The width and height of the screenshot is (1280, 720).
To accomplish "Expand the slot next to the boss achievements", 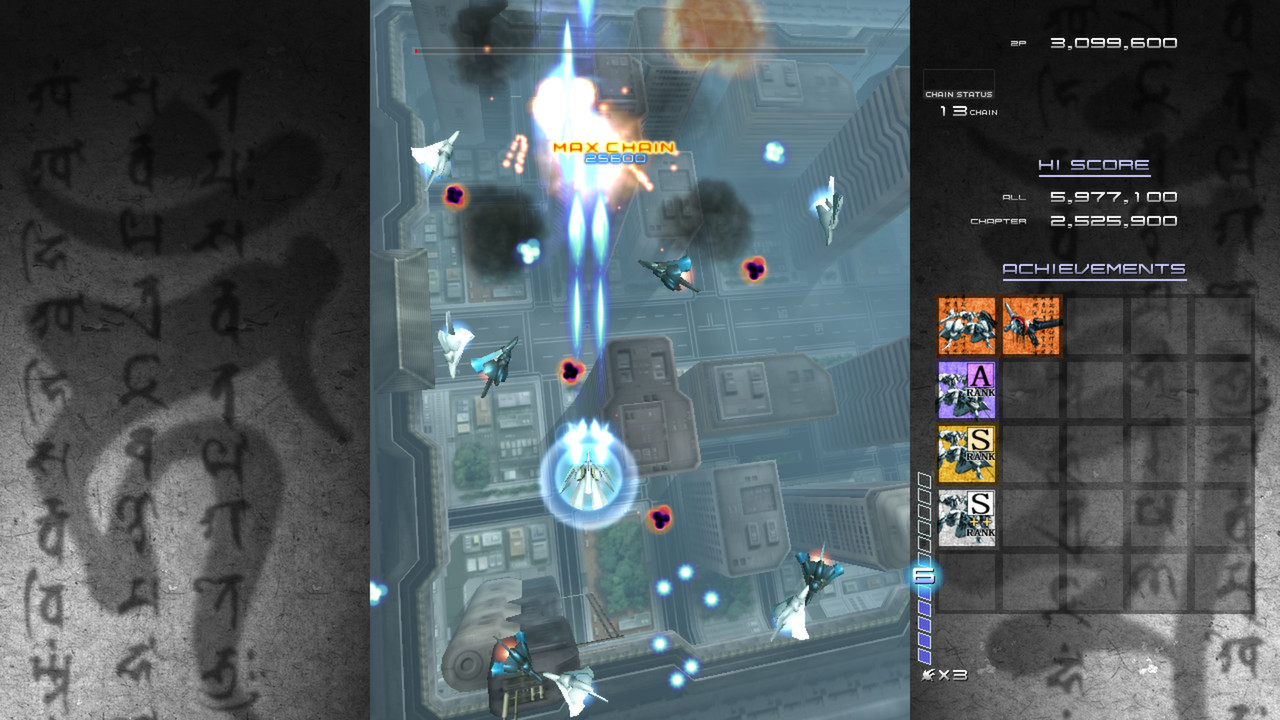I will [1094, 325].
